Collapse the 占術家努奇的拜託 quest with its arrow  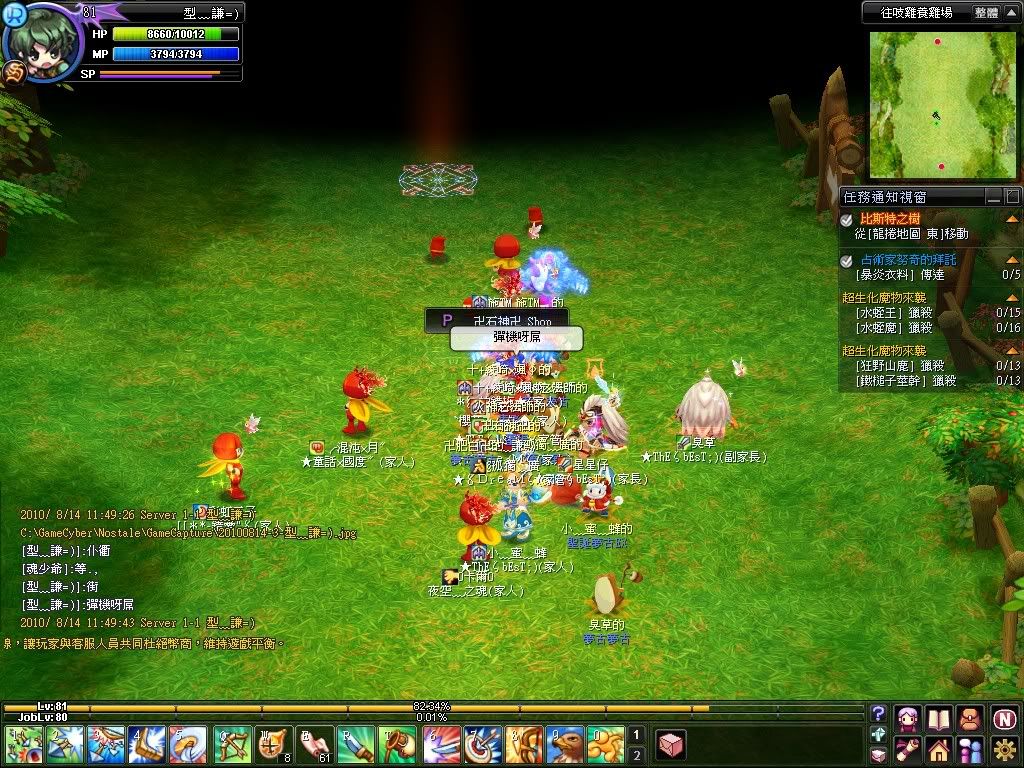[1012, 260]
